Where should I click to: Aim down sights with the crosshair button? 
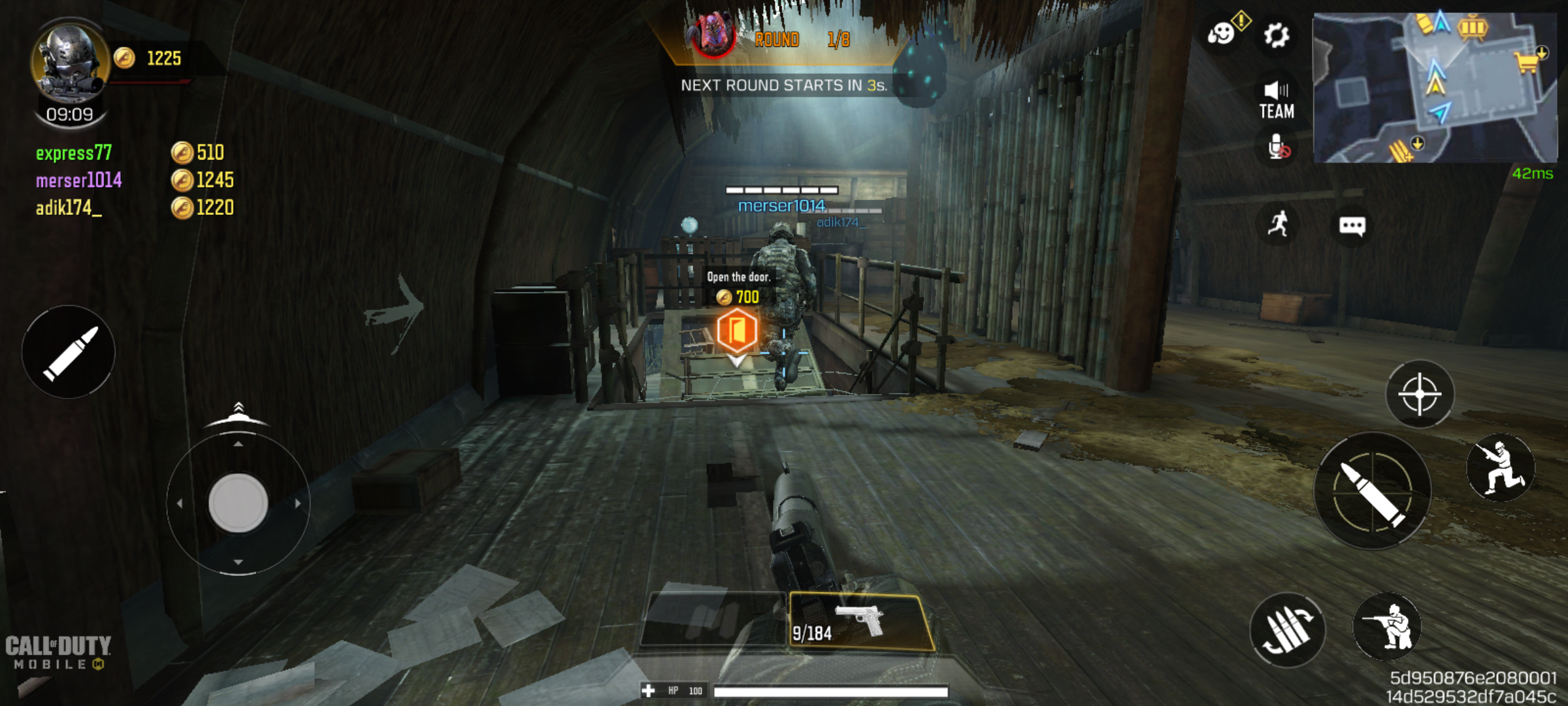1420,394
